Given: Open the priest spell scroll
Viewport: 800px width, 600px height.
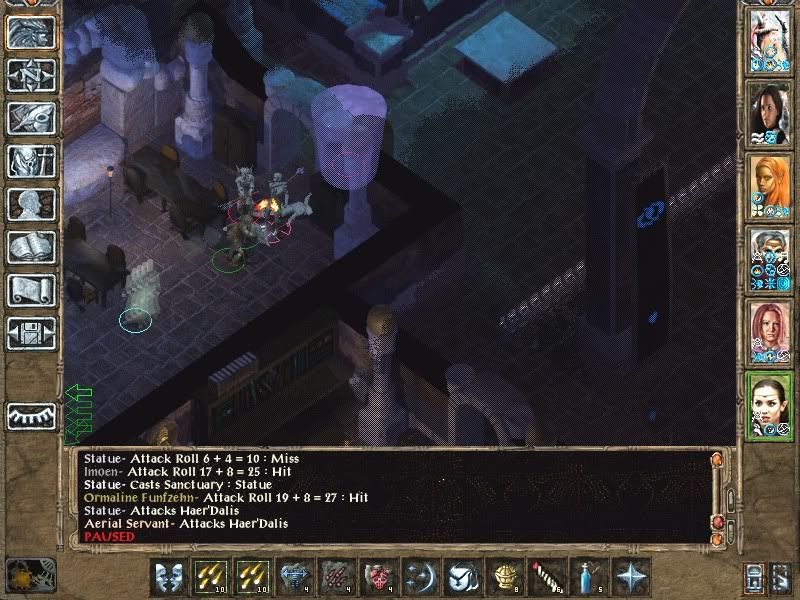Looking at the screenshot, I should 31,290.
